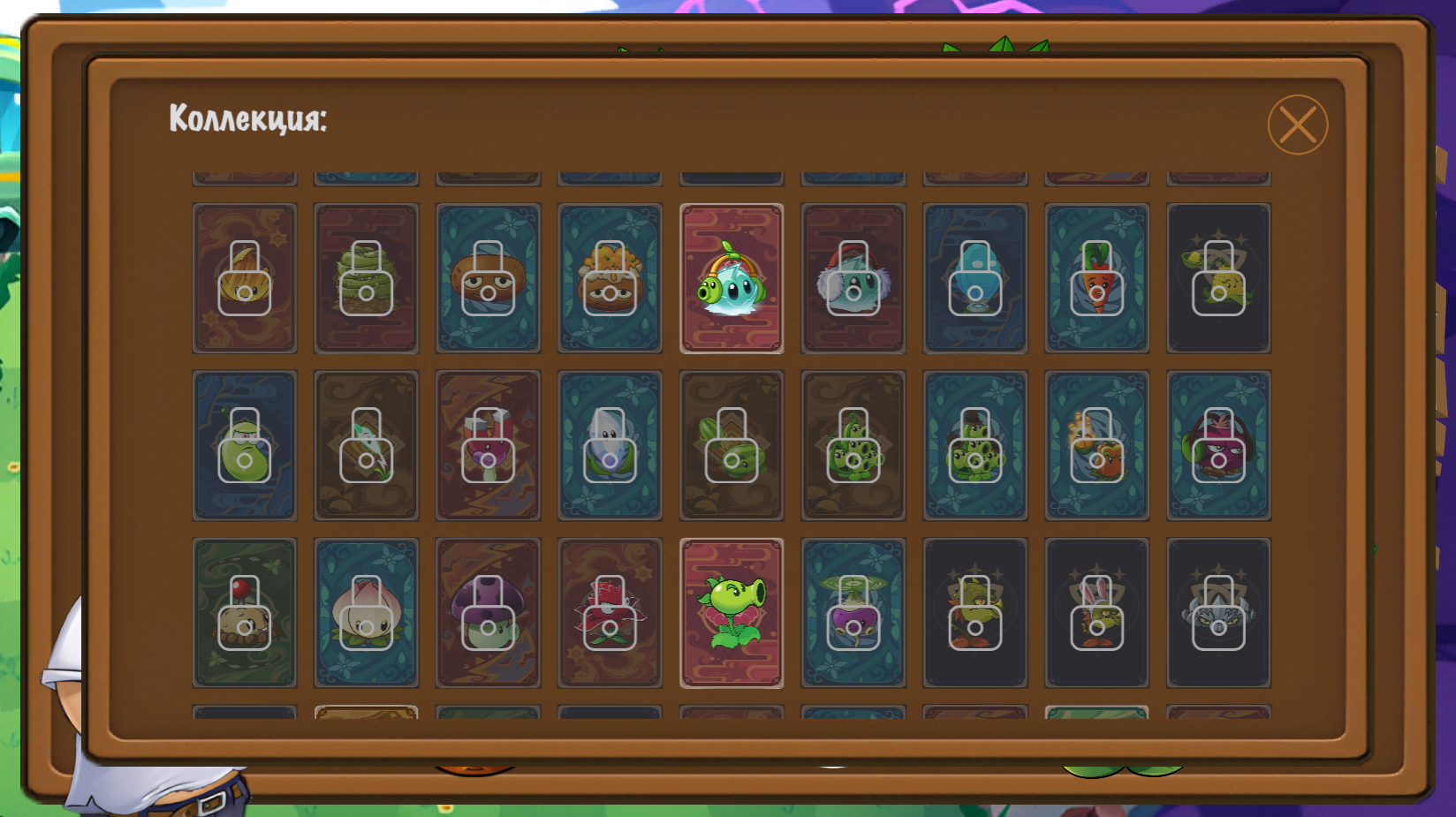The height and width of the screenshot is (817, 1456).
Task: Close the Коллекция collection window
Action: [x=1298, y=124]
